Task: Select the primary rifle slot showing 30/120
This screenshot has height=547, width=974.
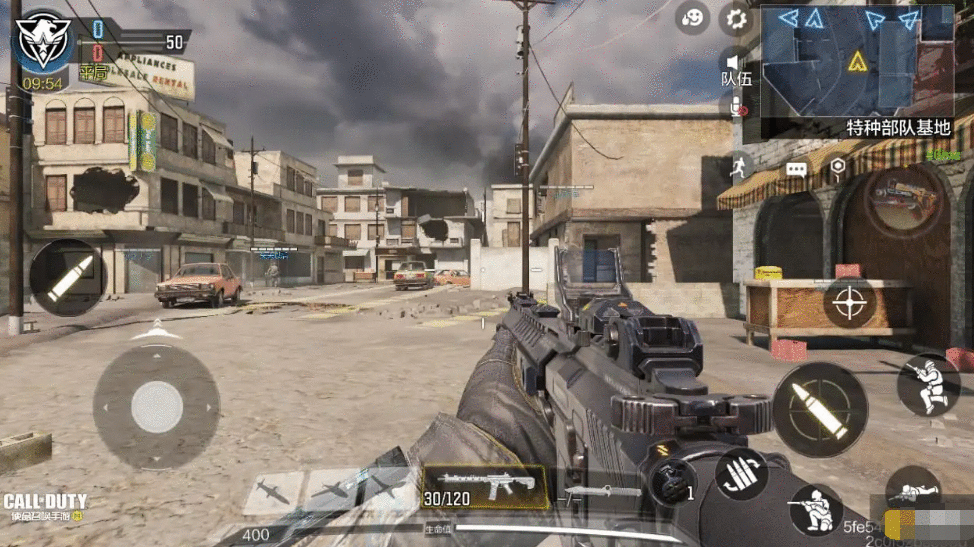Action: pos(484,487)
